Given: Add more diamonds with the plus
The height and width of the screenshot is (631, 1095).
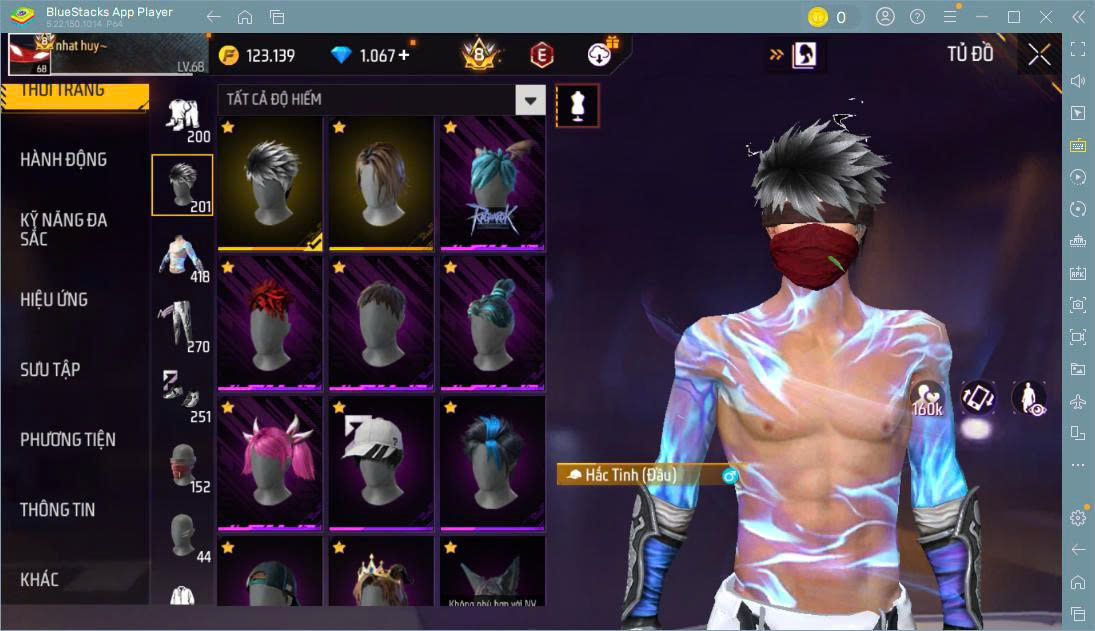Looking at the screenshot, I should pyautogui.click(x=404, y=56).
